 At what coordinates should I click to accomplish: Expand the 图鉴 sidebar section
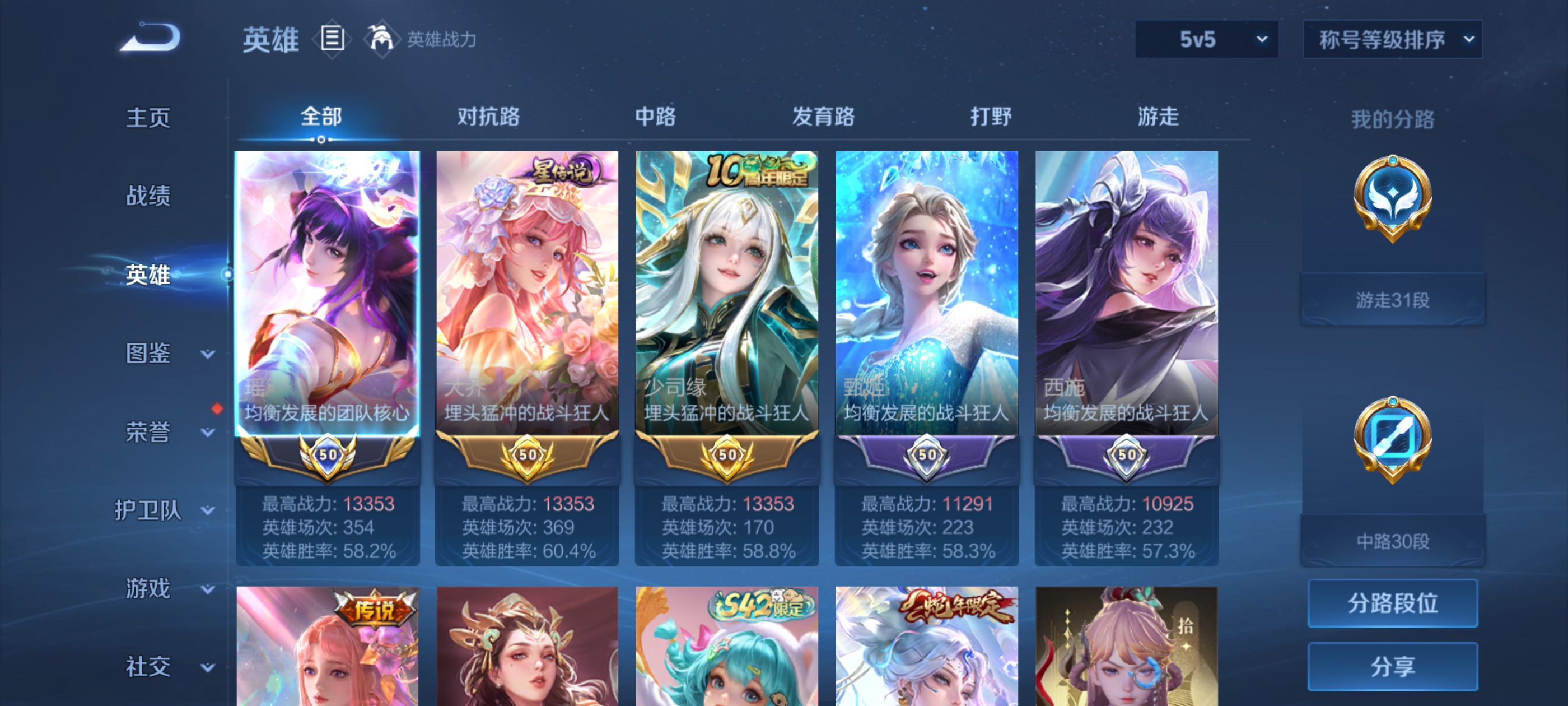click(x=149, y=352)
